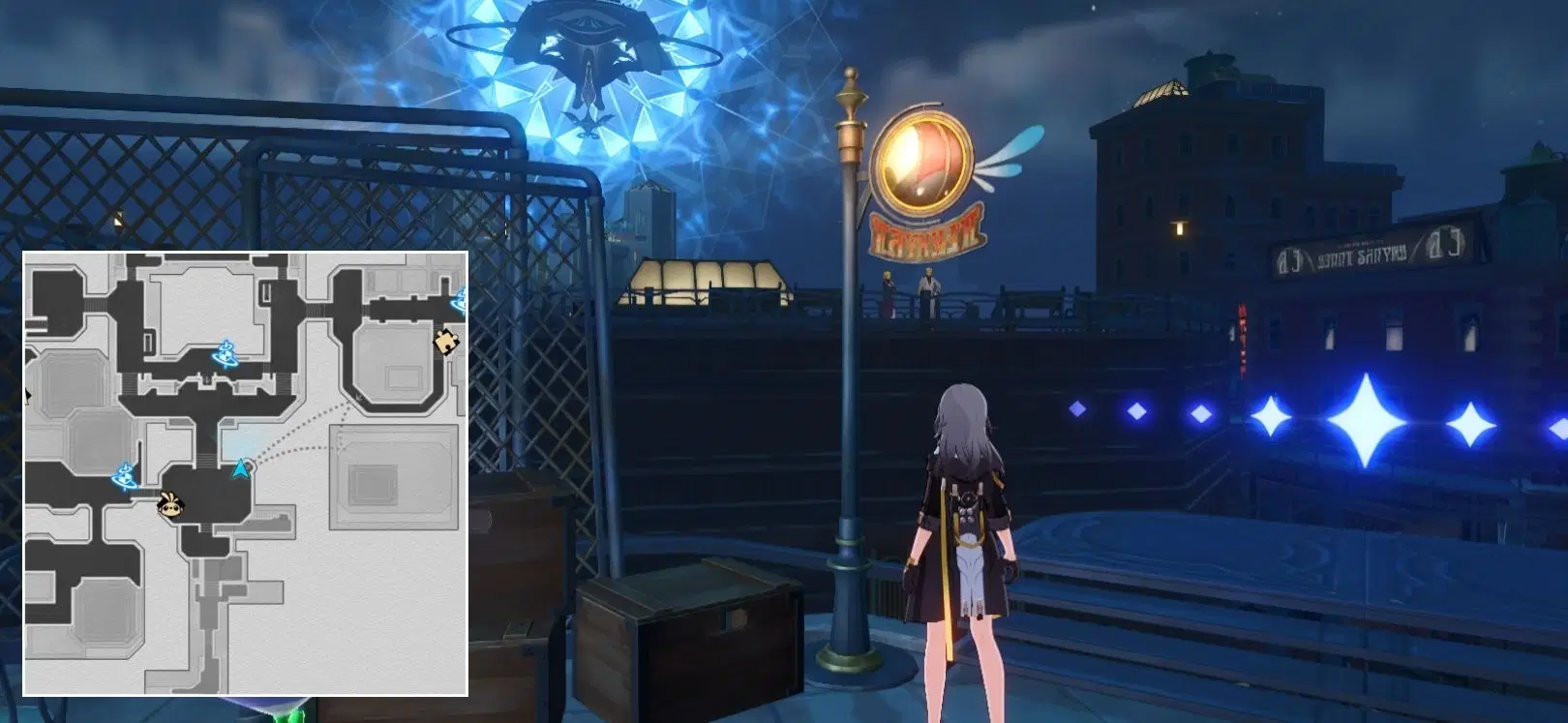Select the Space Anchor icon near the minimap top
This screenshot has height=723, width=1568.
tap(226, 354)
